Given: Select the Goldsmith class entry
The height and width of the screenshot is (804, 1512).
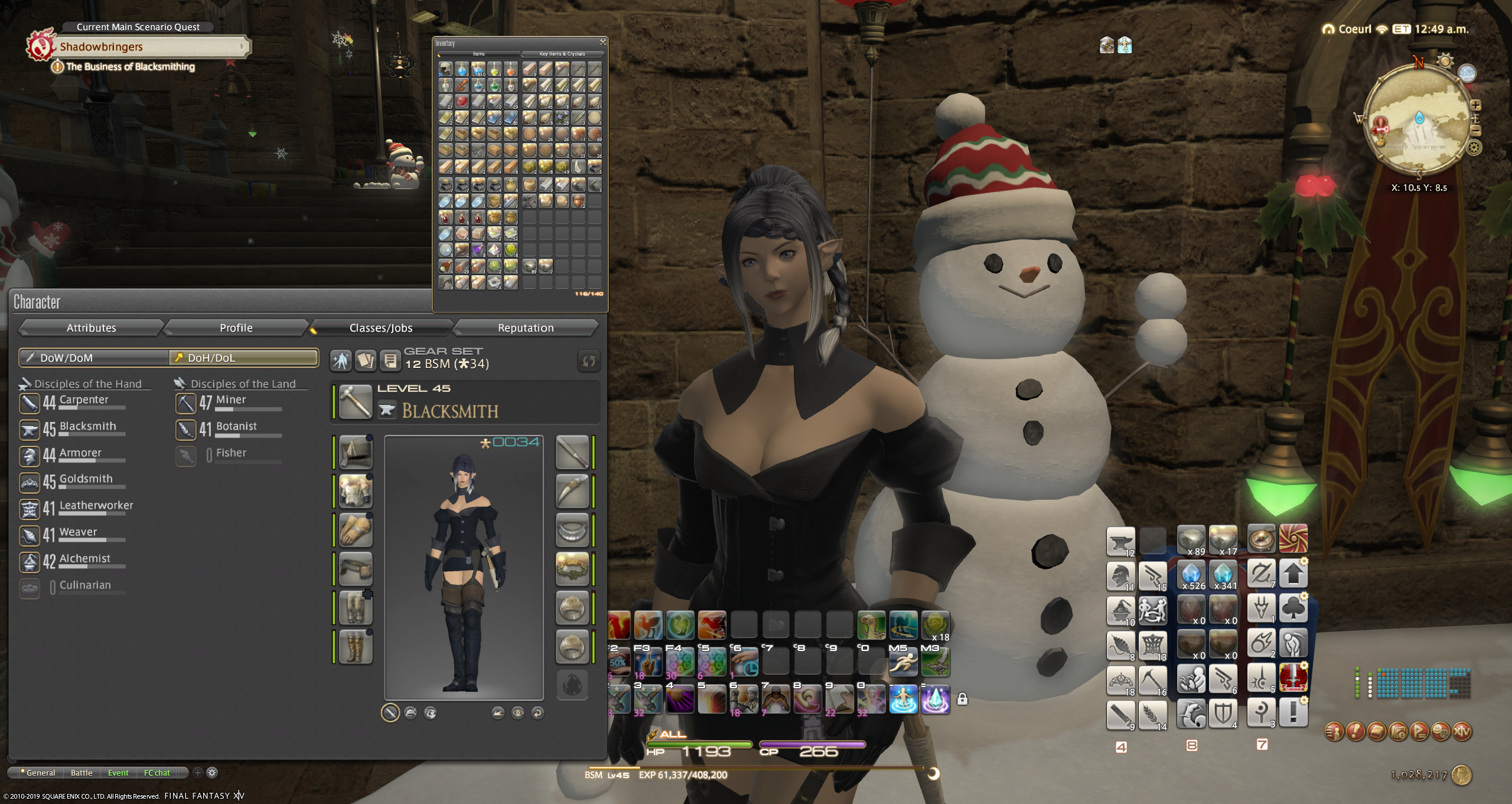Looking at the screenshot, I should point(85,480).
